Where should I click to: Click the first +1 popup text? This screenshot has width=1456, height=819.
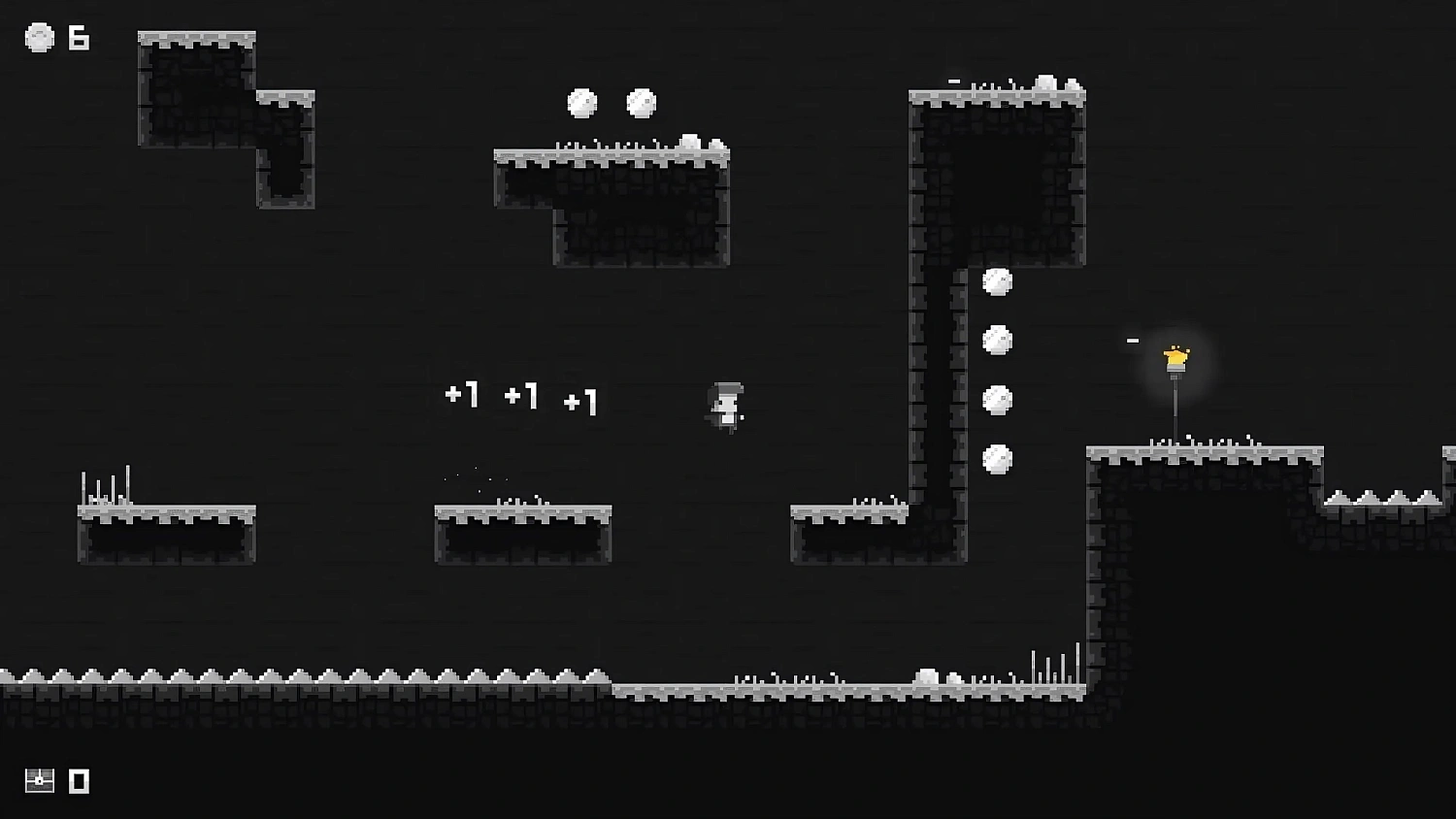coord(464,394)
